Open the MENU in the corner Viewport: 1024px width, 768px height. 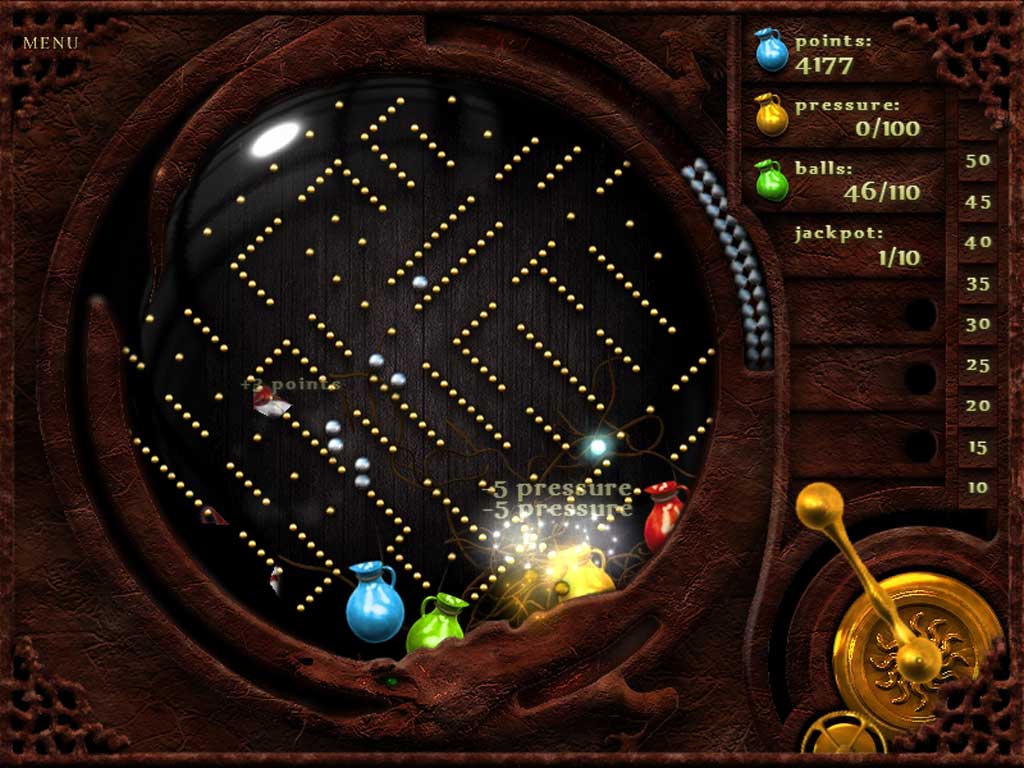point(50,43)
